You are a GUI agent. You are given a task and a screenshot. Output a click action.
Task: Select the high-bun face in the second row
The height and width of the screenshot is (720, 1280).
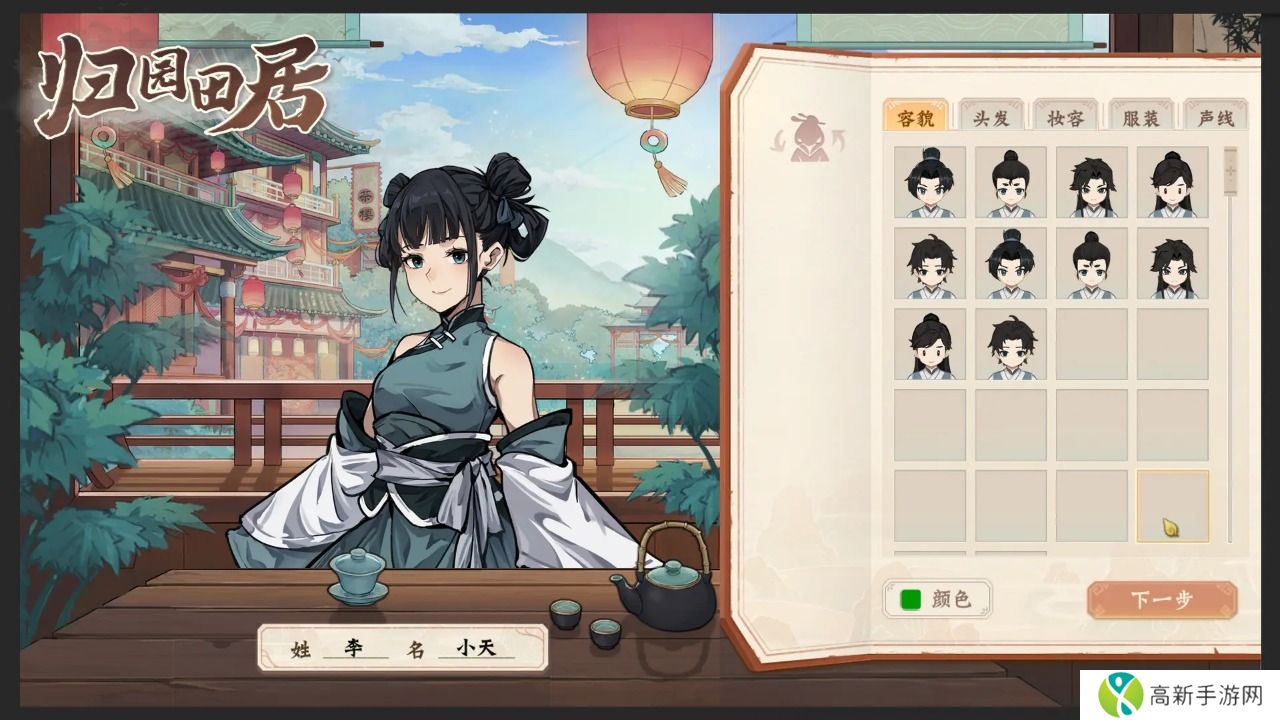[1091, 264]
